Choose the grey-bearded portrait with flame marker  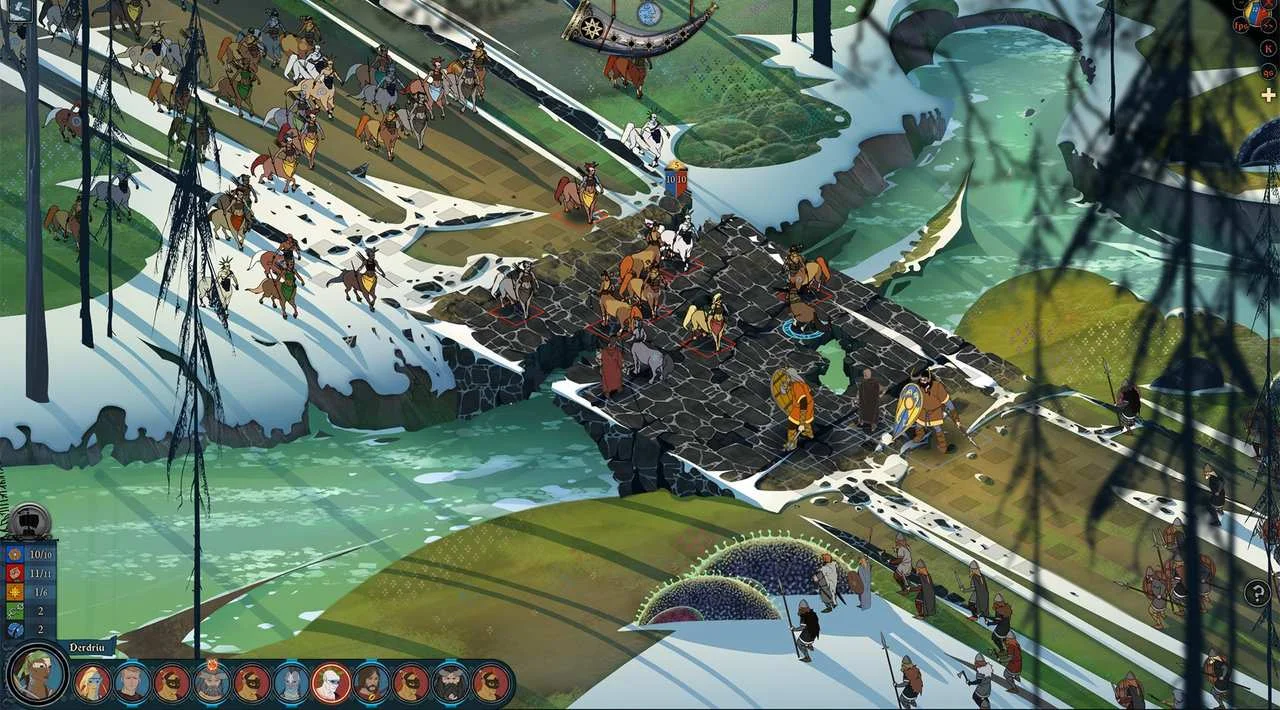coord(212,683)
